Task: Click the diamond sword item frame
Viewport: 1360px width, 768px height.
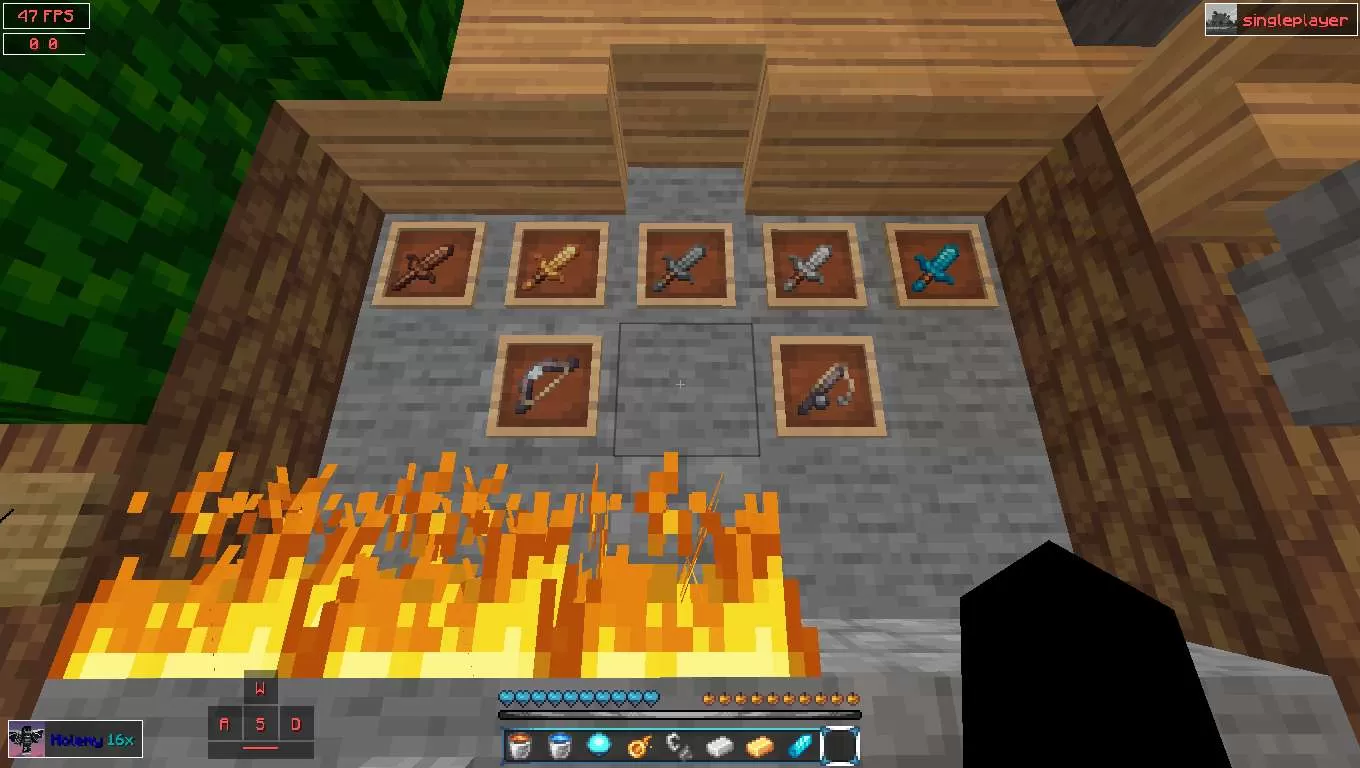Action: pos(940,263)
